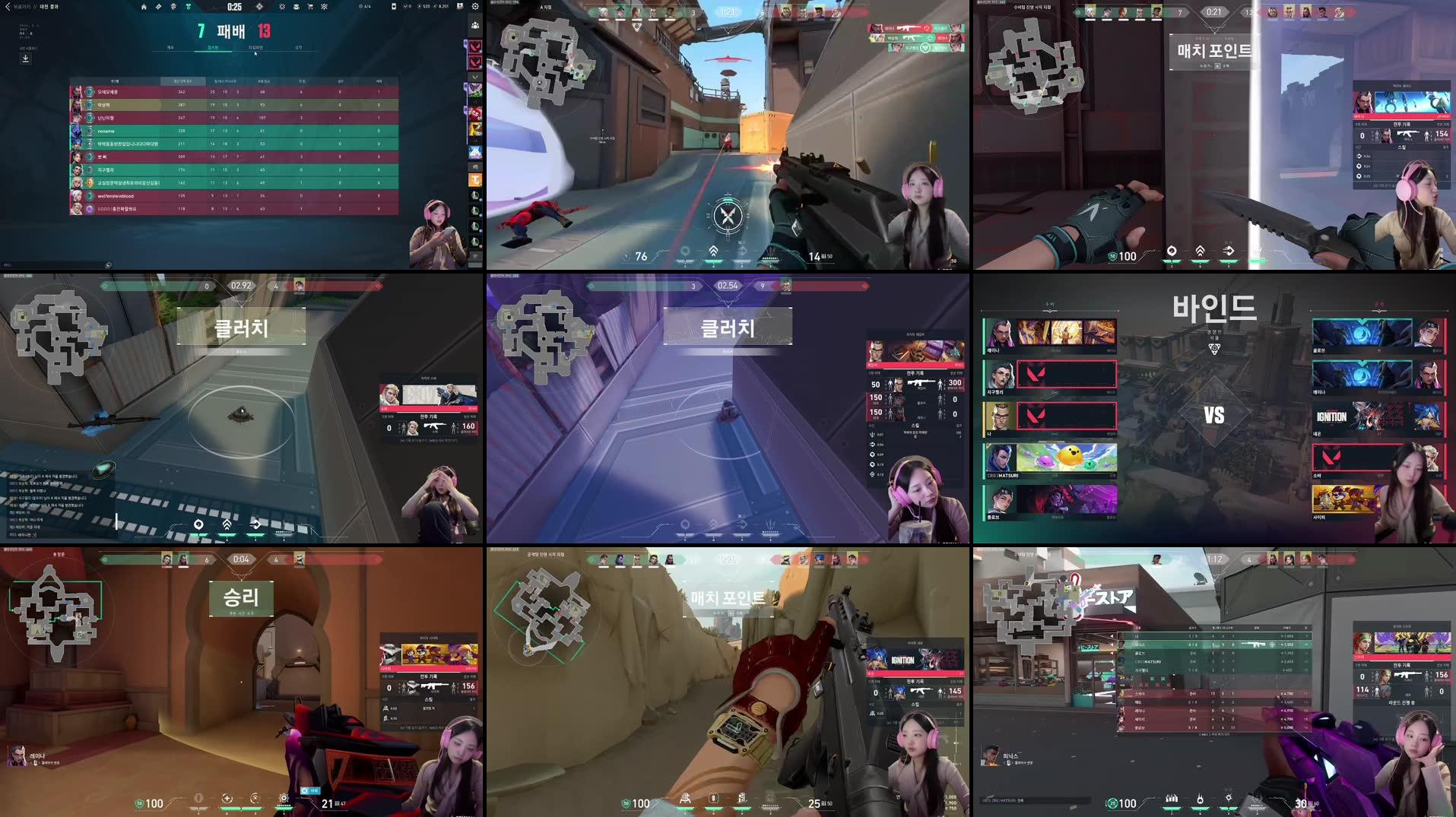Open the home icon in the top navigation bar
The width and height of the screenshot is (1456, 817).
pyautogui.click(x=144, y=7)
